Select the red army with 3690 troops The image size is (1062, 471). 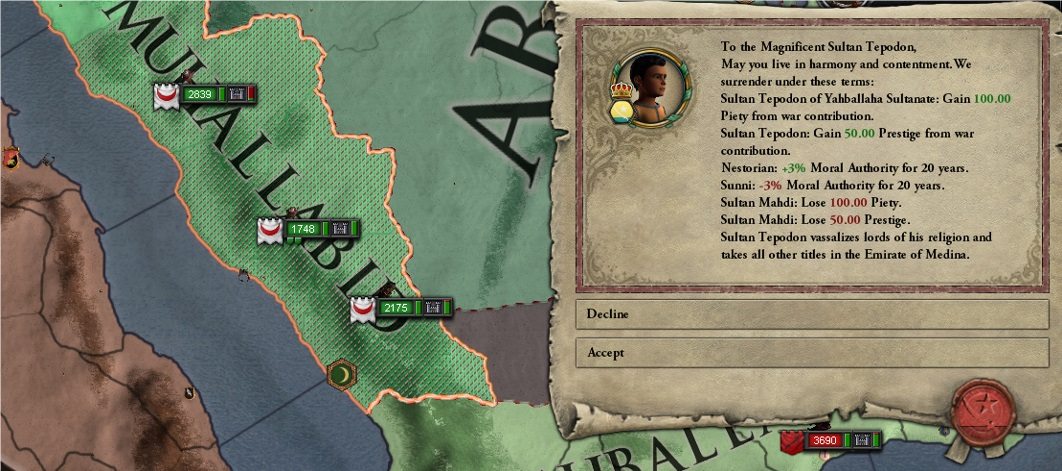[826, 440]
